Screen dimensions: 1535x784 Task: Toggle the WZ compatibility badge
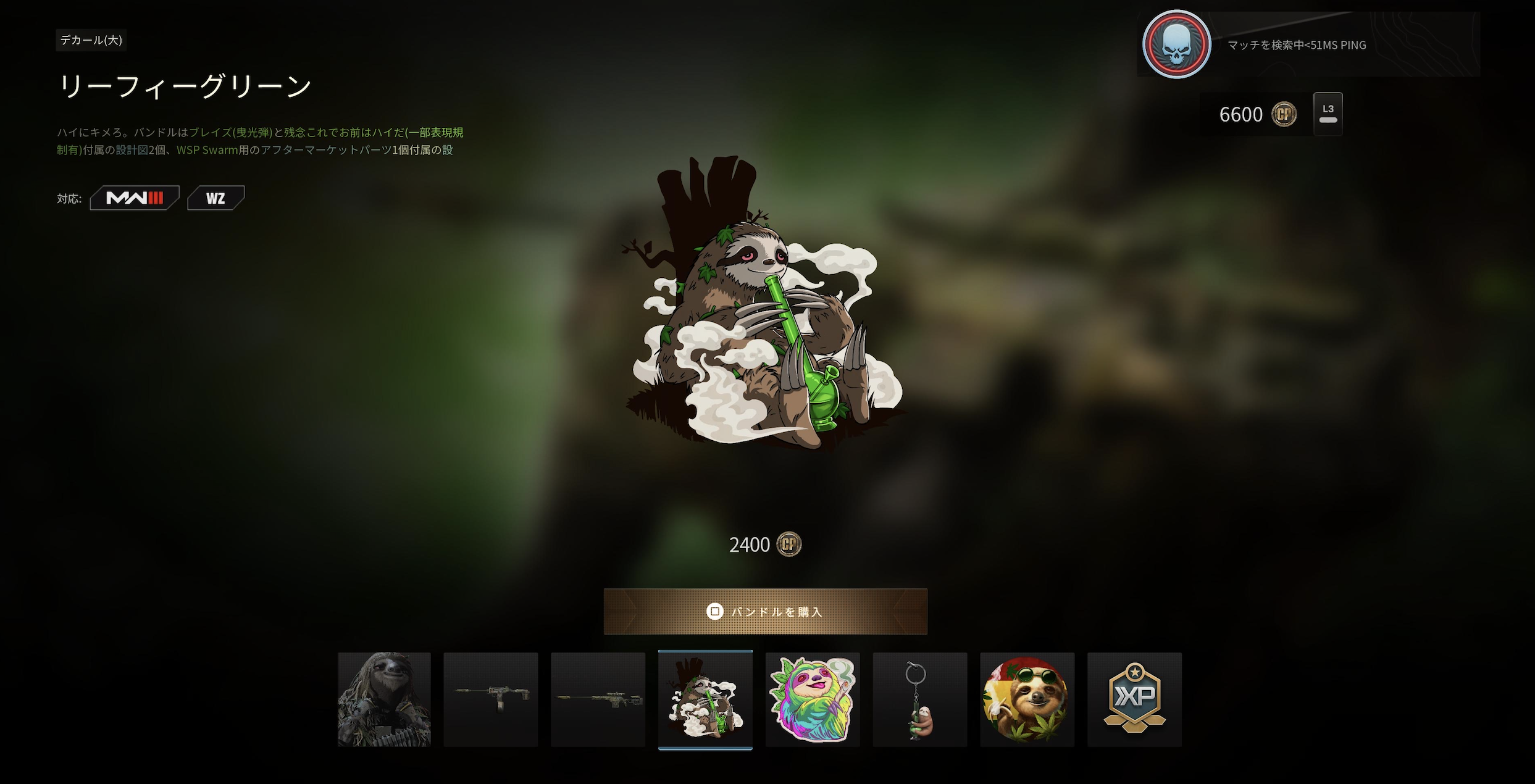click(215, 197)
